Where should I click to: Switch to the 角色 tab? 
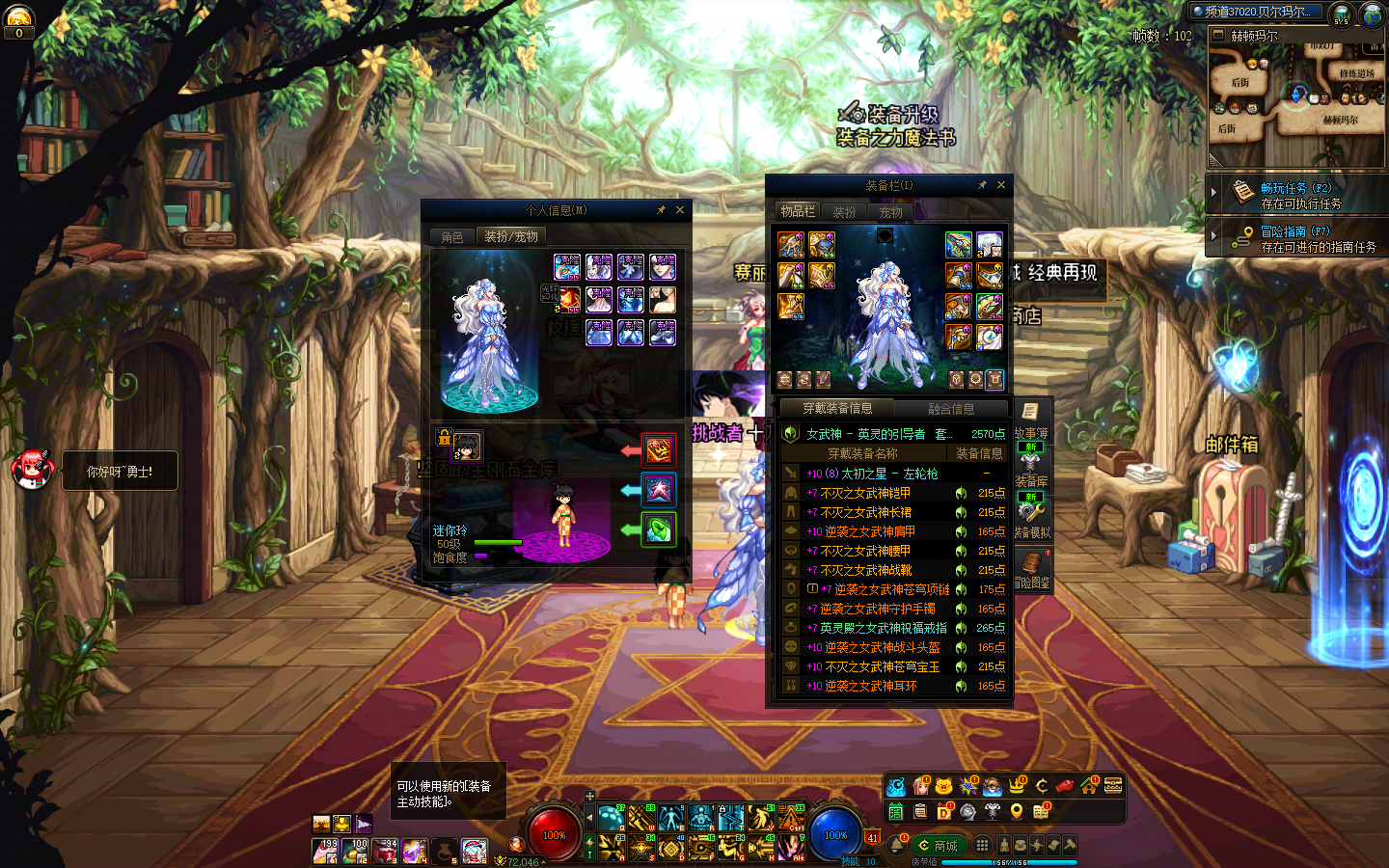click(452, 237)
